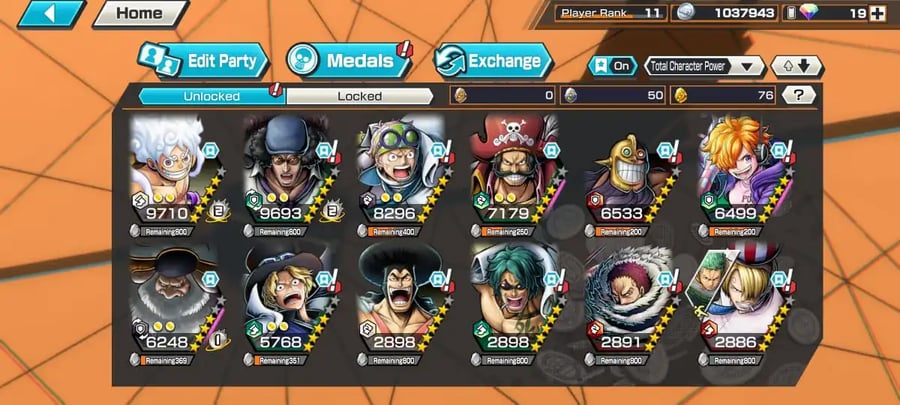Switch to the Locked characters tab
The height and width of the screenshot is (405, 900).
(359, 96)
